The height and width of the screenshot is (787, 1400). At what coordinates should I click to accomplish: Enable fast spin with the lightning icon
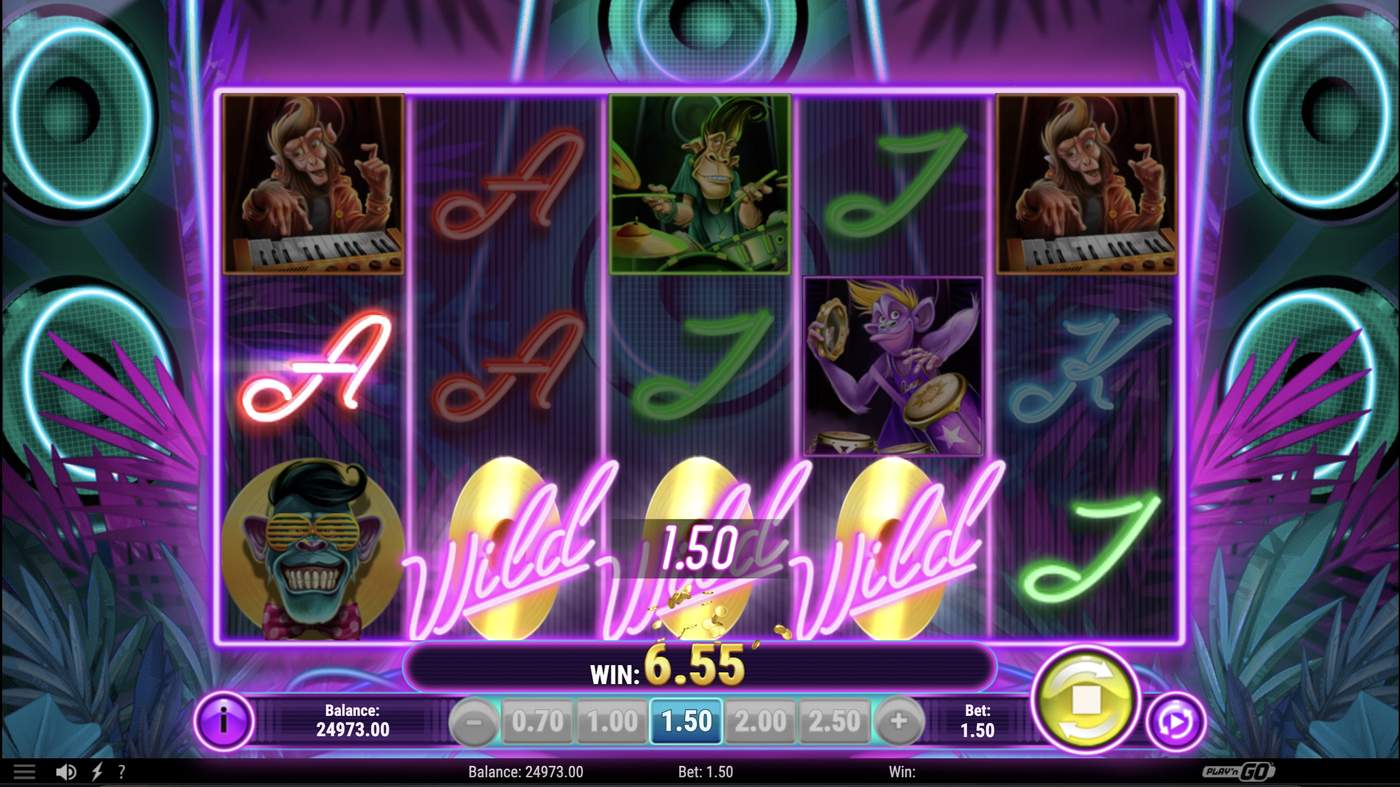click(94, 771)
